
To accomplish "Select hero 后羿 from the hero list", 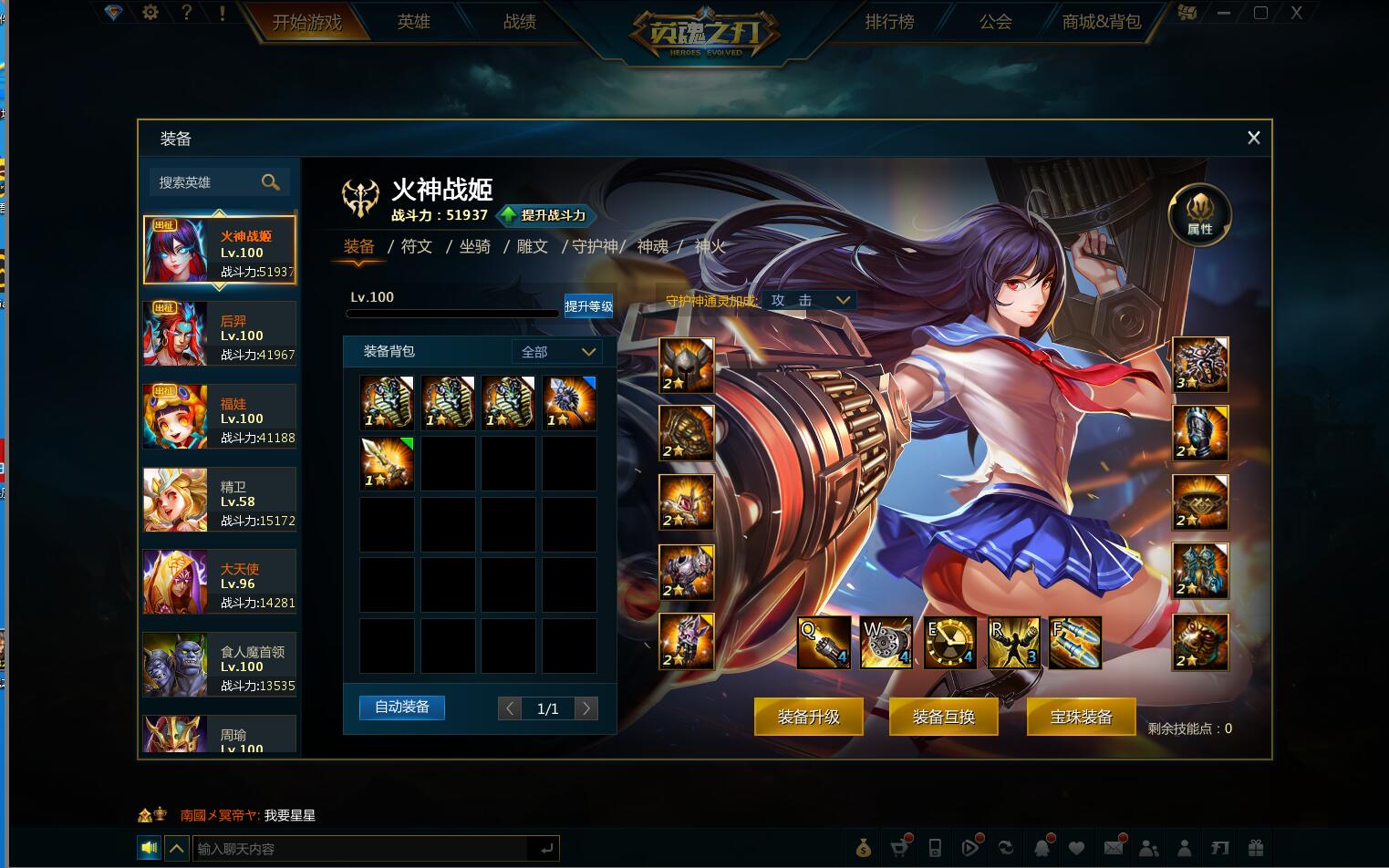I will pyautogui.click(x=219, y=334).
